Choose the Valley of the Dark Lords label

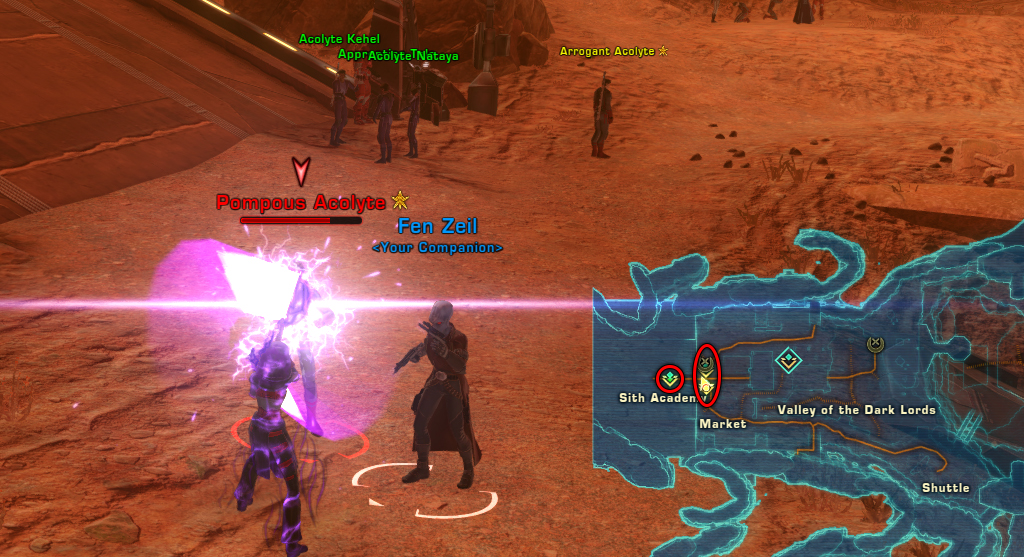tap(856, 410)
